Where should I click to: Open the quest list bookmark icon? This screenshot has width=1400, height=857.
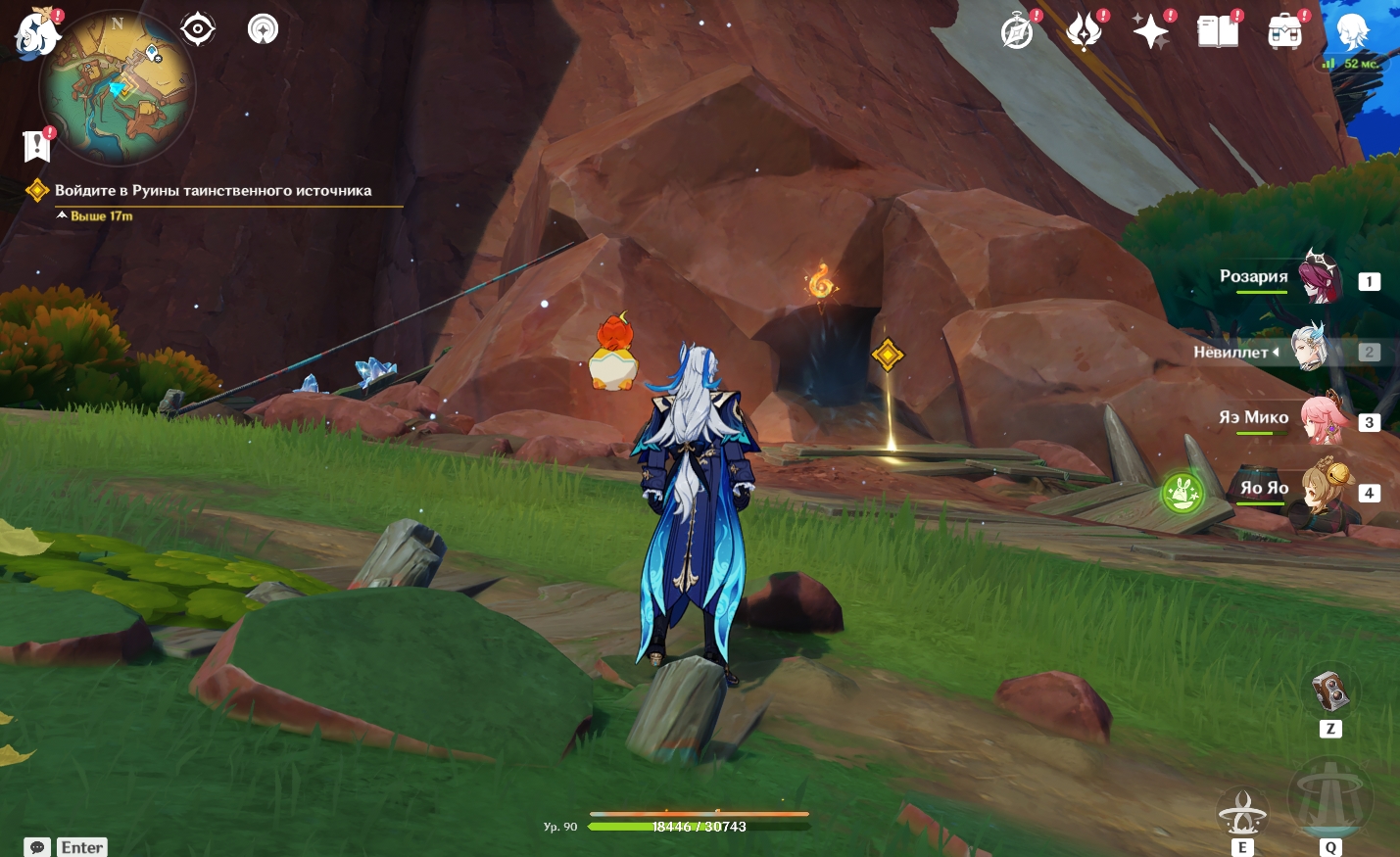37,146
